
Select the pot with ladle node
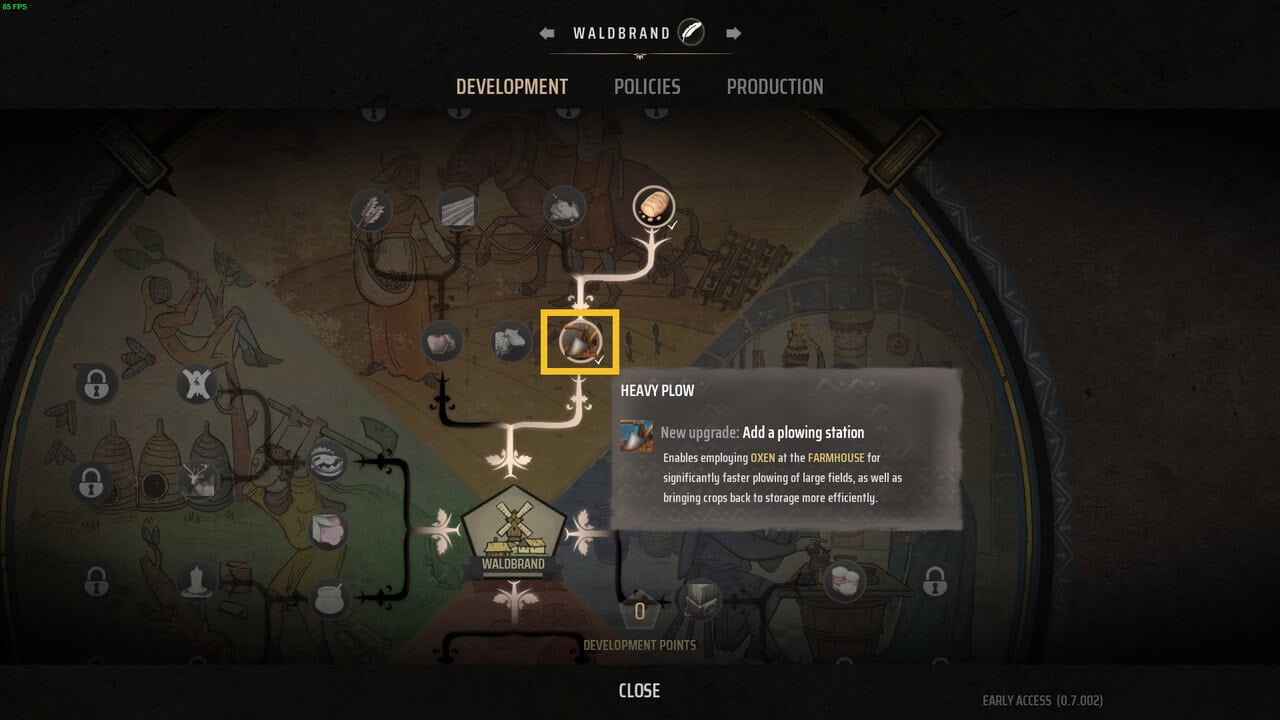click(x=329, y=598)
